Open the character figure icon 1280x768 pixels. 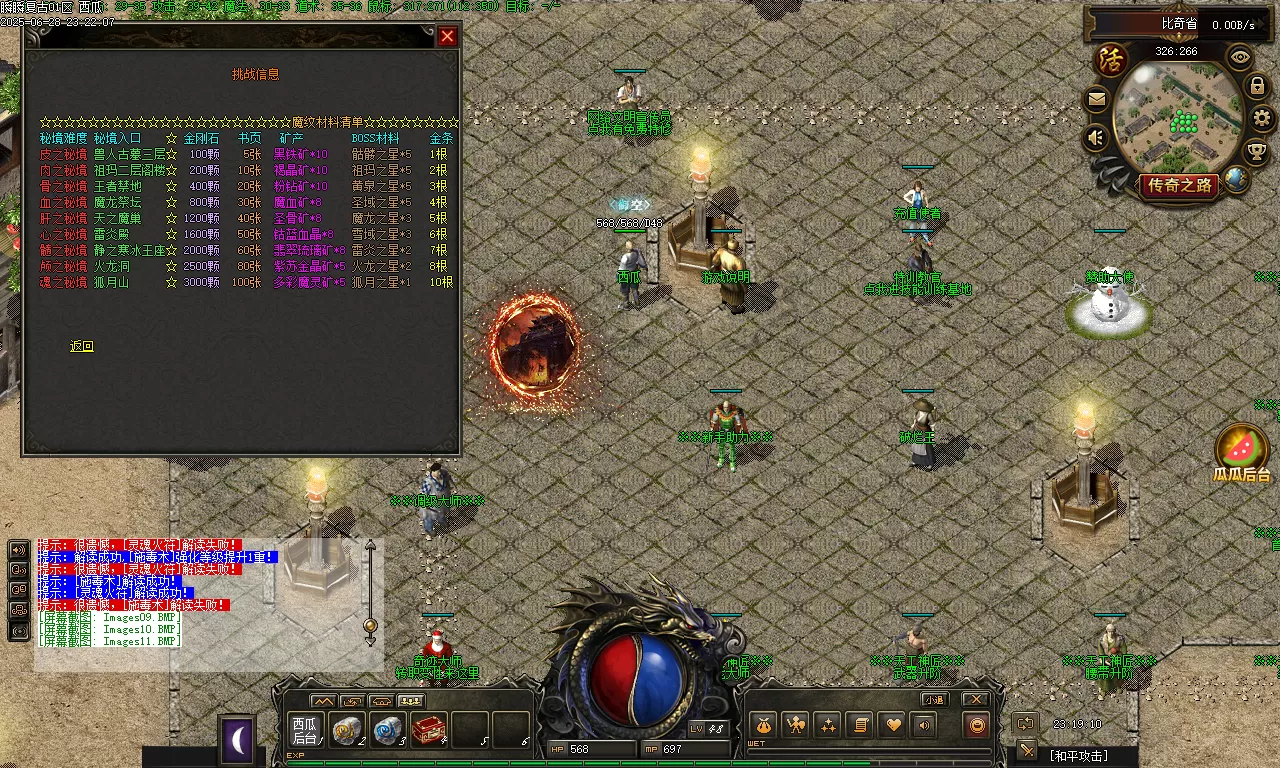pos(795,725)
